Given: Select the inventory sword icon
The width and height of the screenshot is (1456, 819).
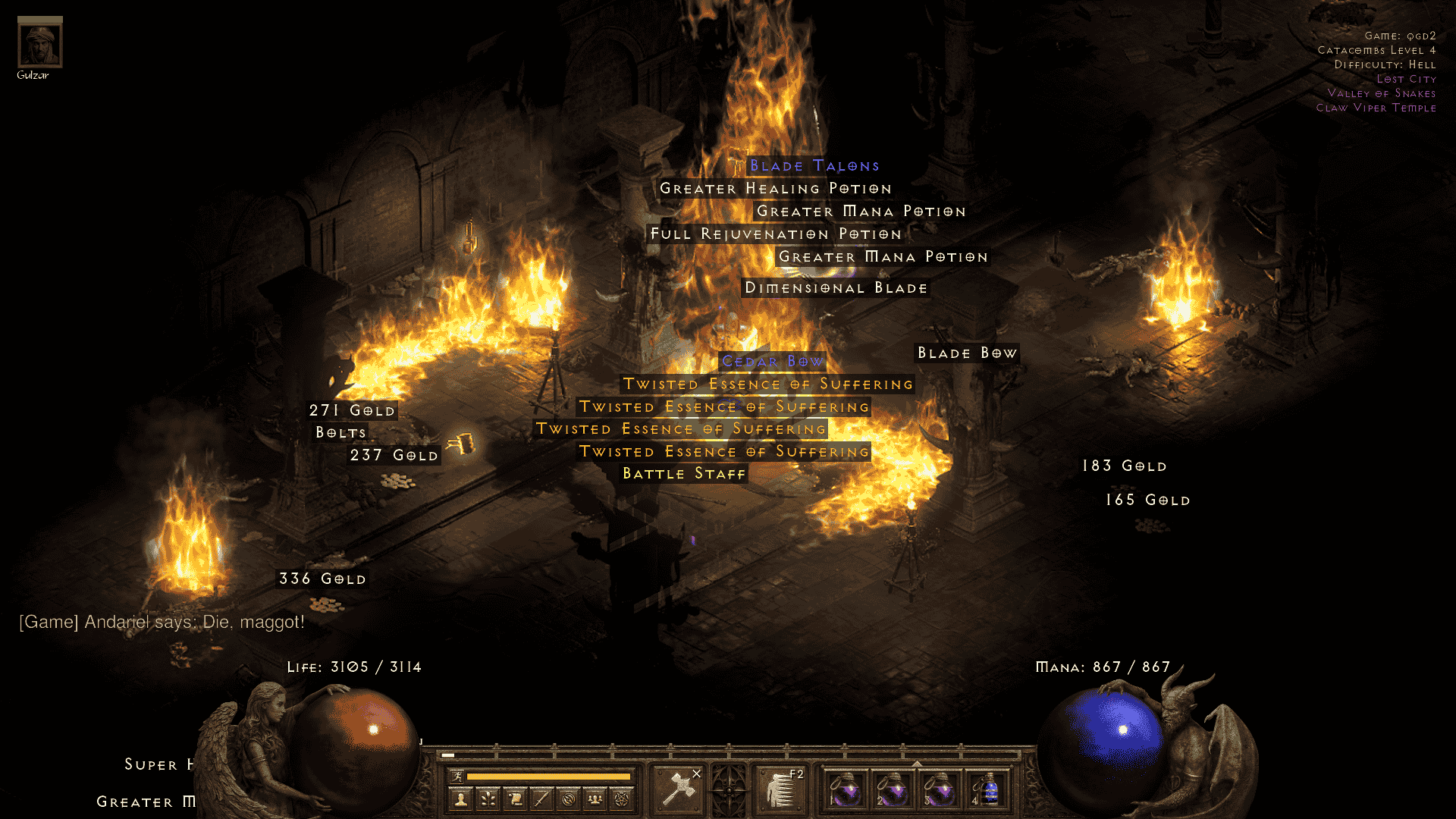Looking at the screenshot, I should click(x=543, y=799).
